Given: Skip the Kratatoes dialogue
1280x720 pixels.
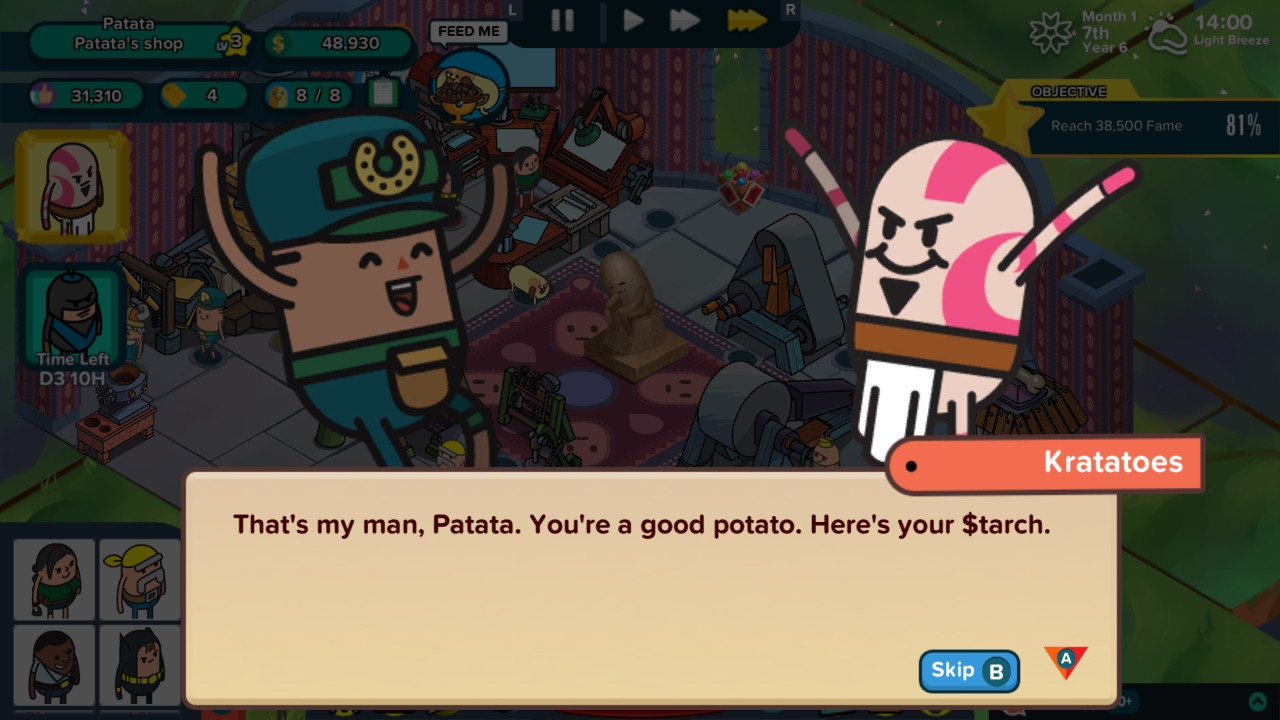Looking at the screenshot, I should 968,671.
